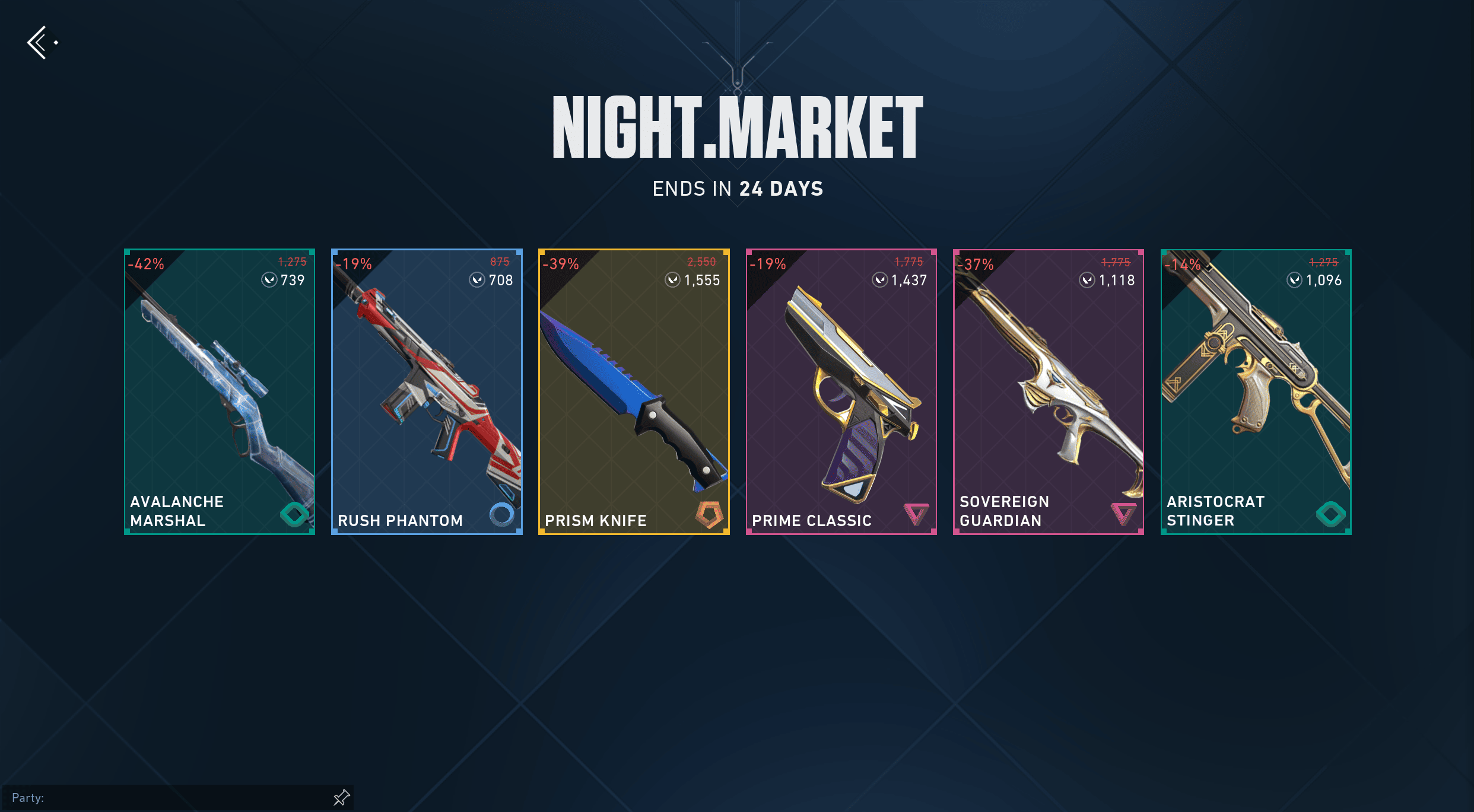Viewport: 1474px width, 812px height.
Task: Open the Rush Phantom offer card
Action: coord(426,391)
